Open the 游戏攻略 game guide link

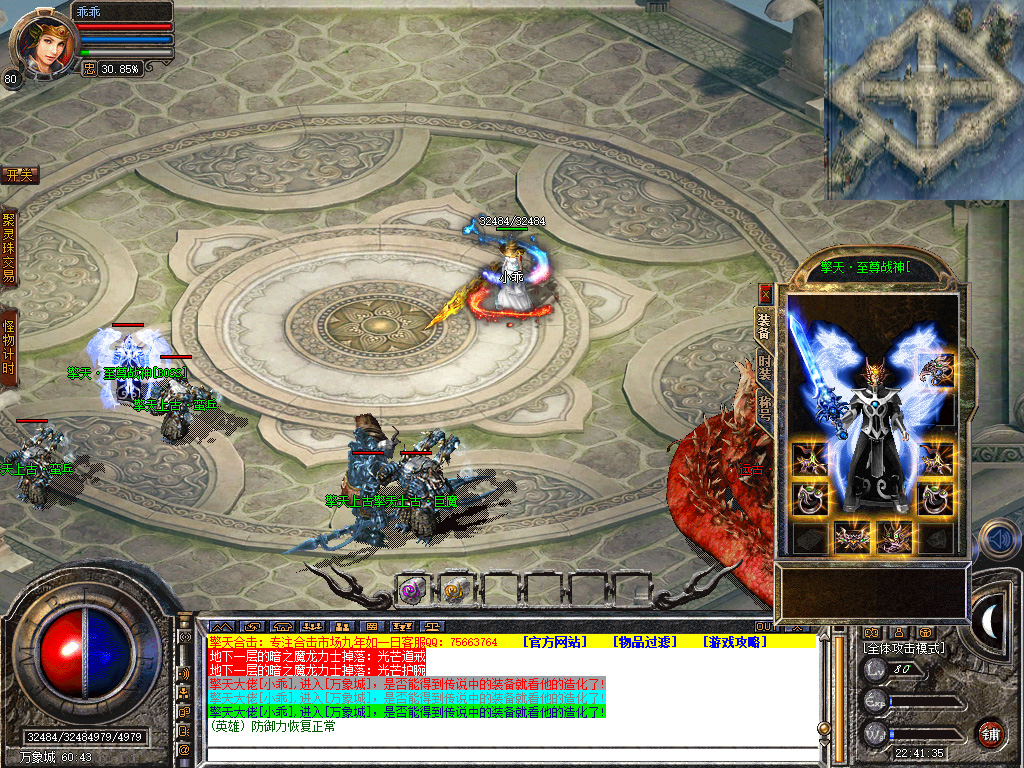pyautogui.click(x=734, y=642)
